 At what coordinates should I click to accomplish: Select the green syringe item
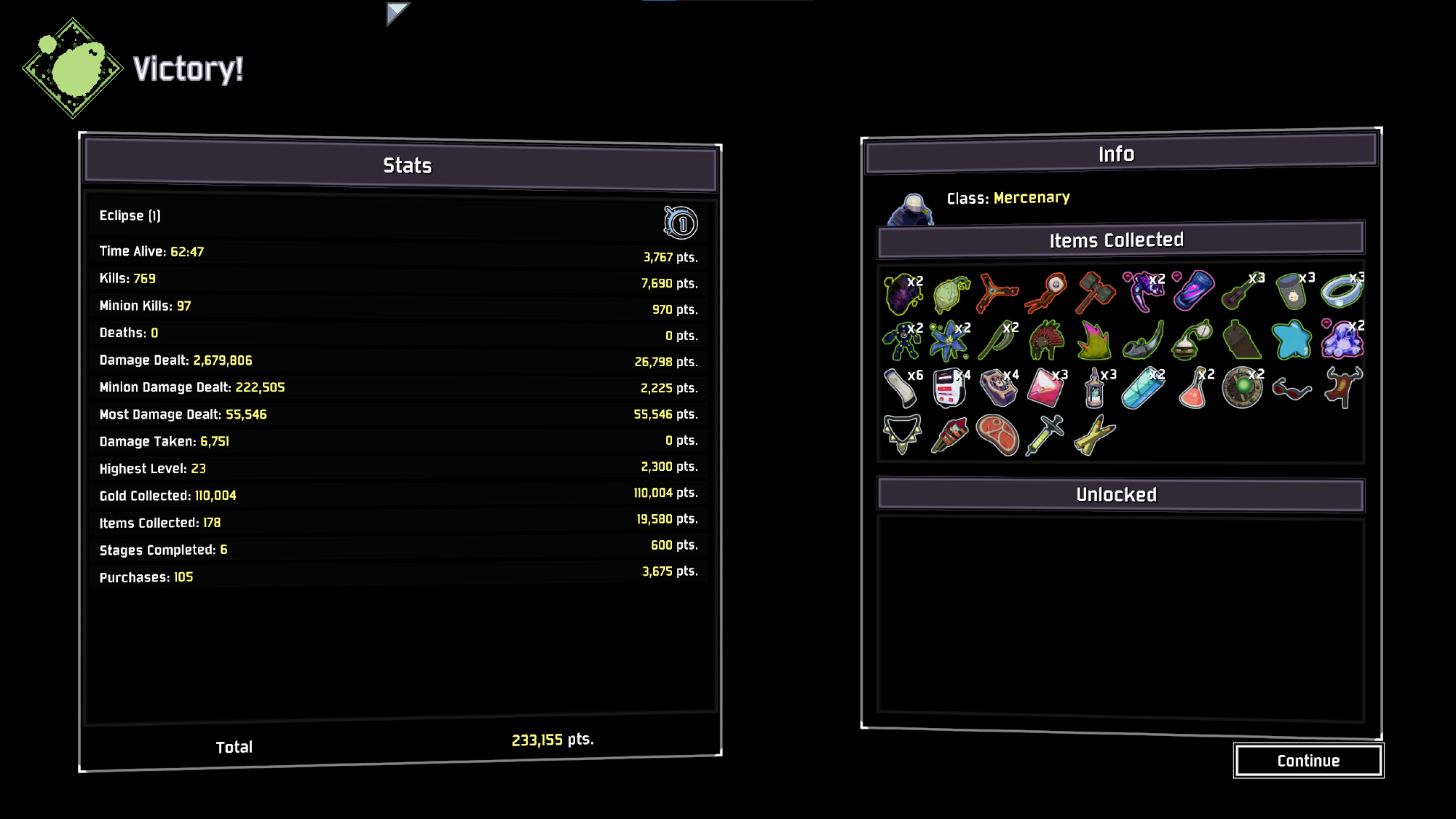click(x=1045, y=435)
